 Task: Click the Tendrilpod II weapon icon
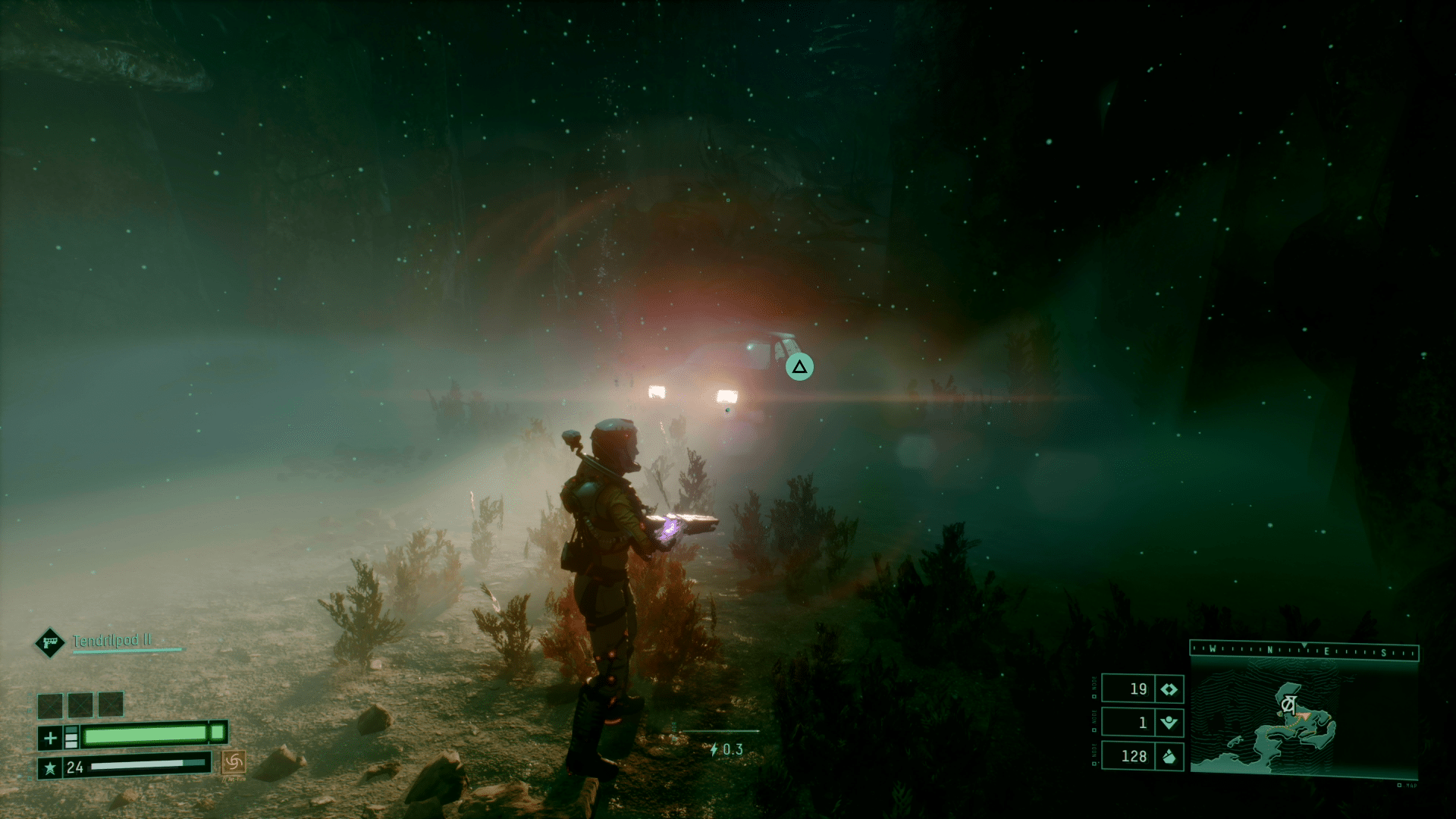pos(50,643)
